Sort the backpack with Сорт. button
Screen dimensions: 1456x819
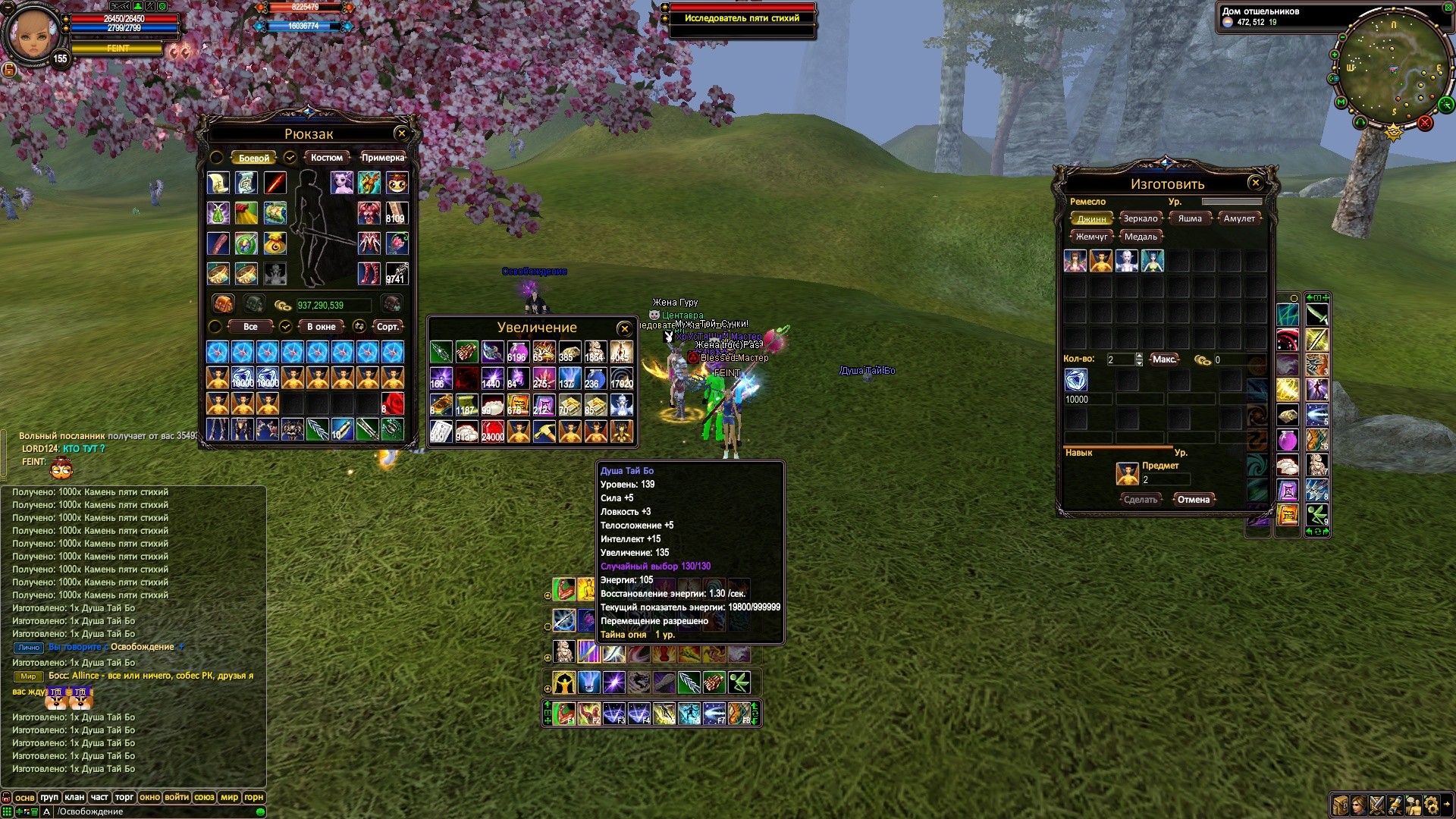click(388, 327)
